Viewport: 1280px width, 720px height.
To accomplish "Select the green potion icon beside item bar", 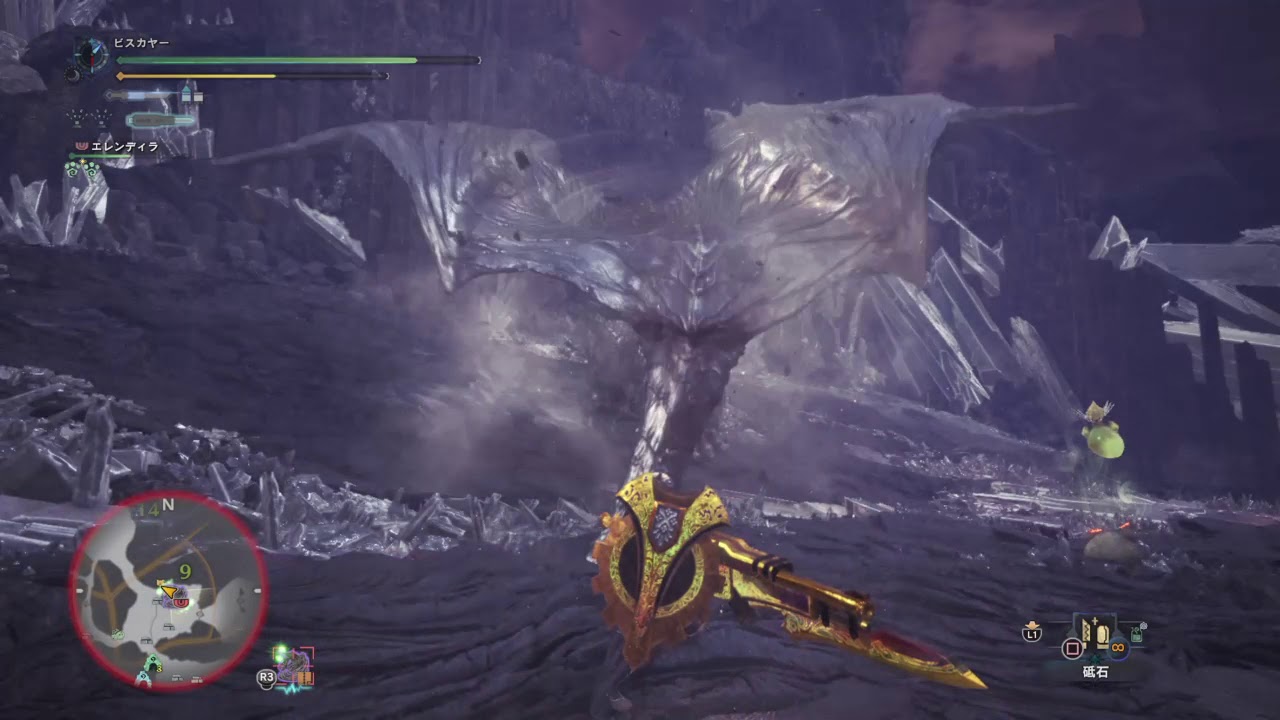I will pyautogui.click(x=1137, y=634).
